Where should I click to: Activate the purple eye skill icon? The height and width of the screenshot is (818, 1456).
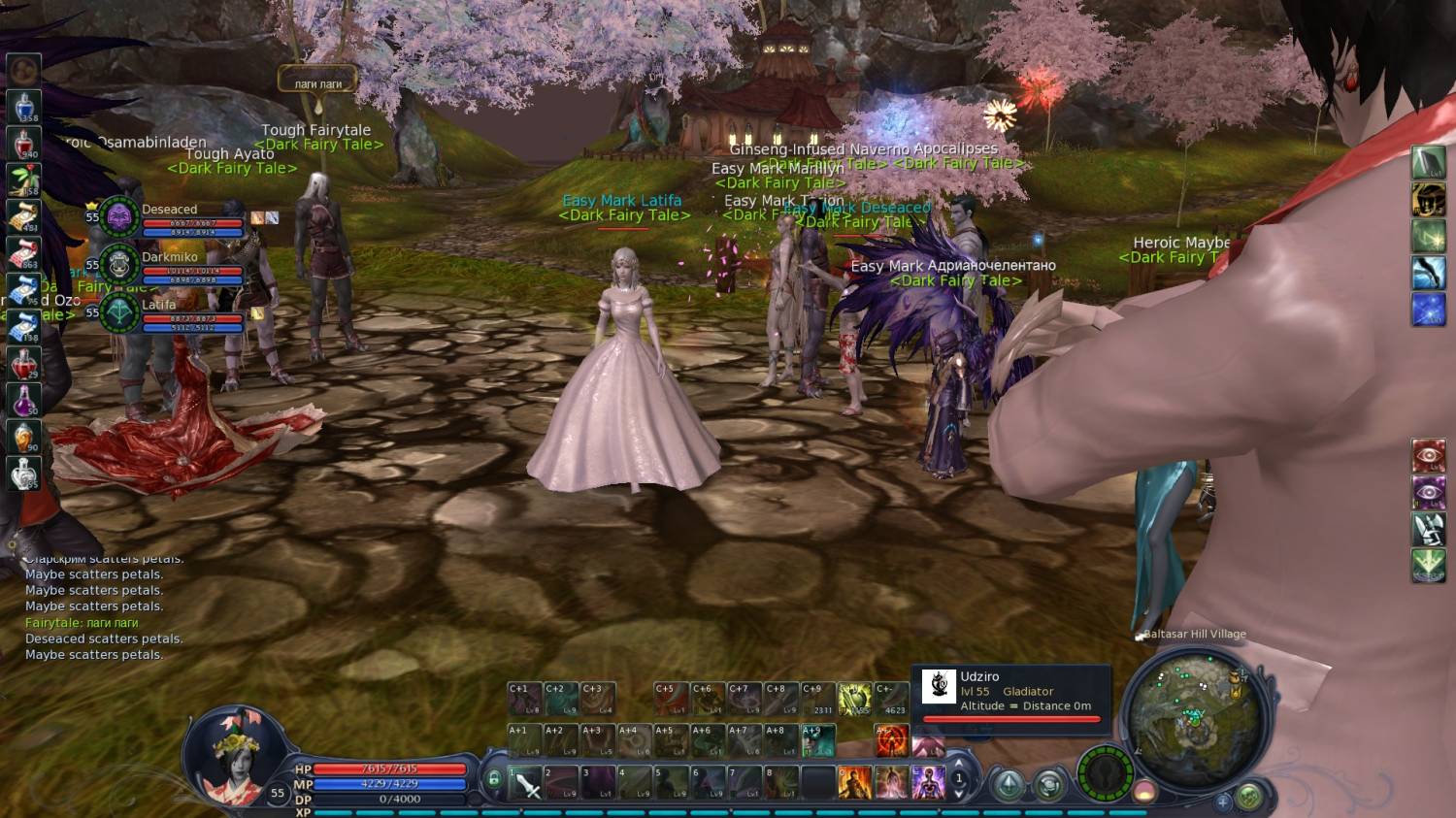click(1428, 492)
